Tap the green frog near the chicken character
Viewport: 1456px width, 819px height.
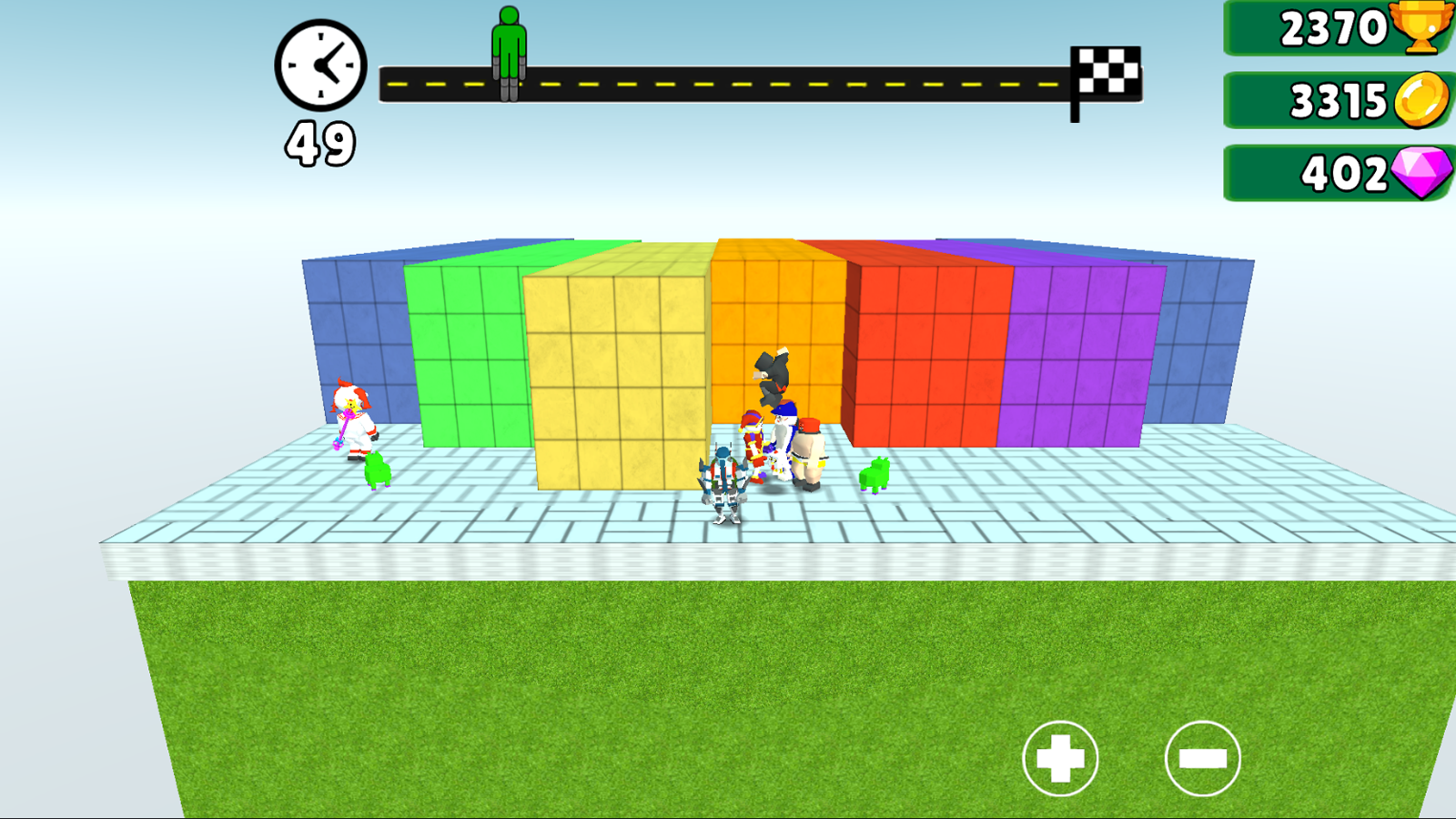pyautogui.click(x=377, y=470)
